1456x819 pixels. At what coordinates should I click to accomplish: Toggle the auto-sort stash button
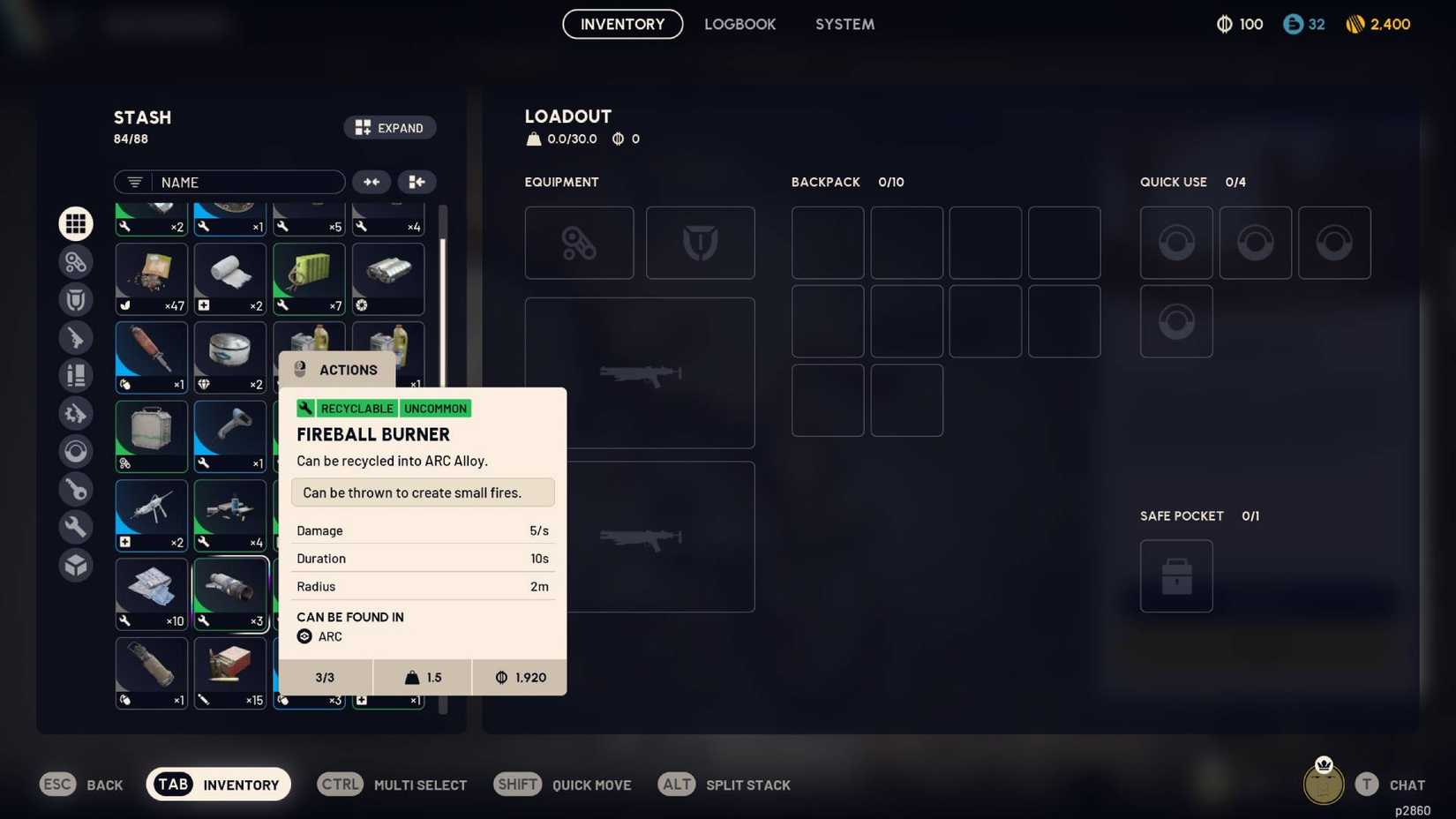pyautogui.click(x=417, y=182)
